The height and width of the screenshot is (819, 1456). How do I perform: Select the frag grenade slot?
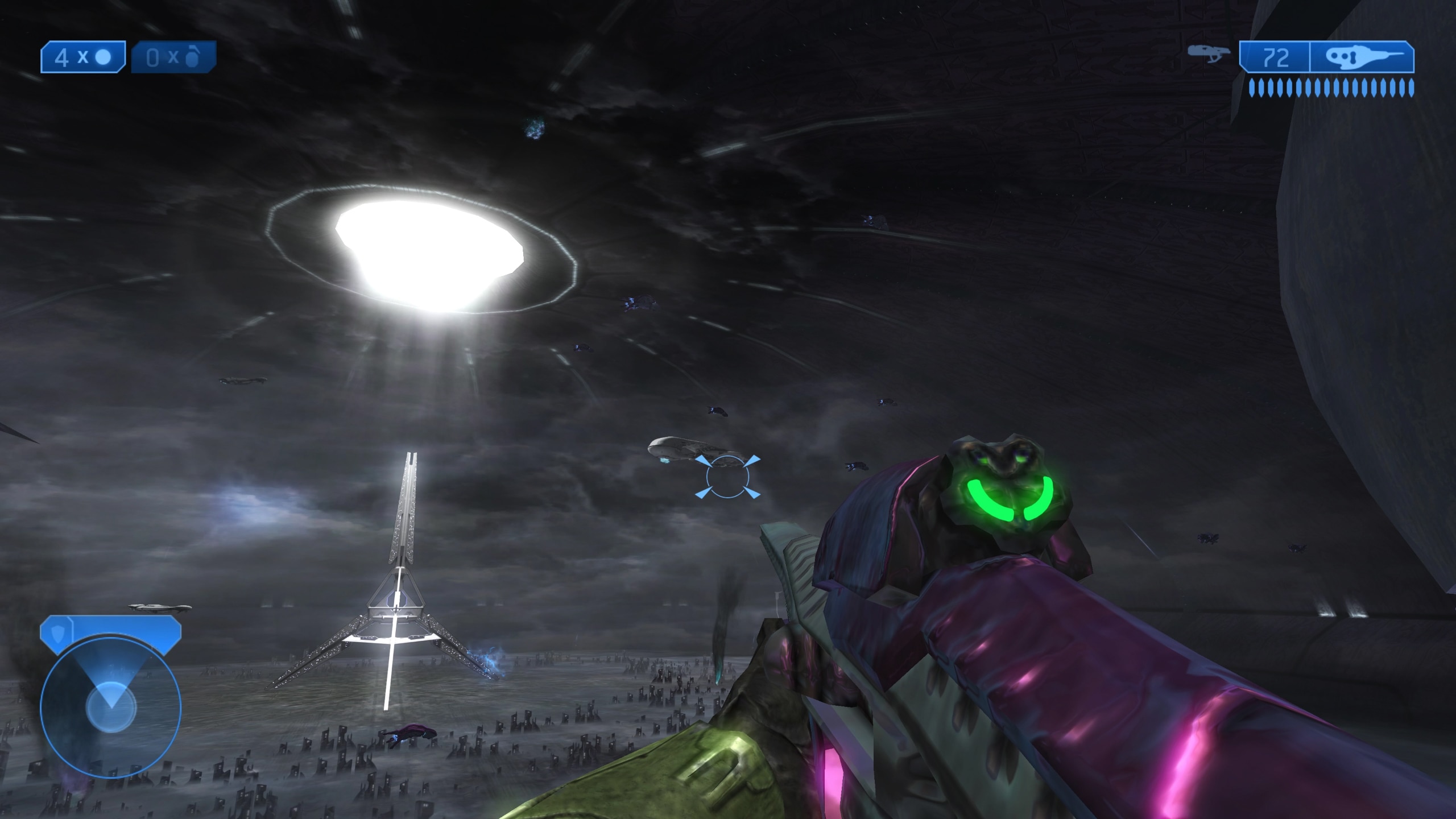click(173, 57)
